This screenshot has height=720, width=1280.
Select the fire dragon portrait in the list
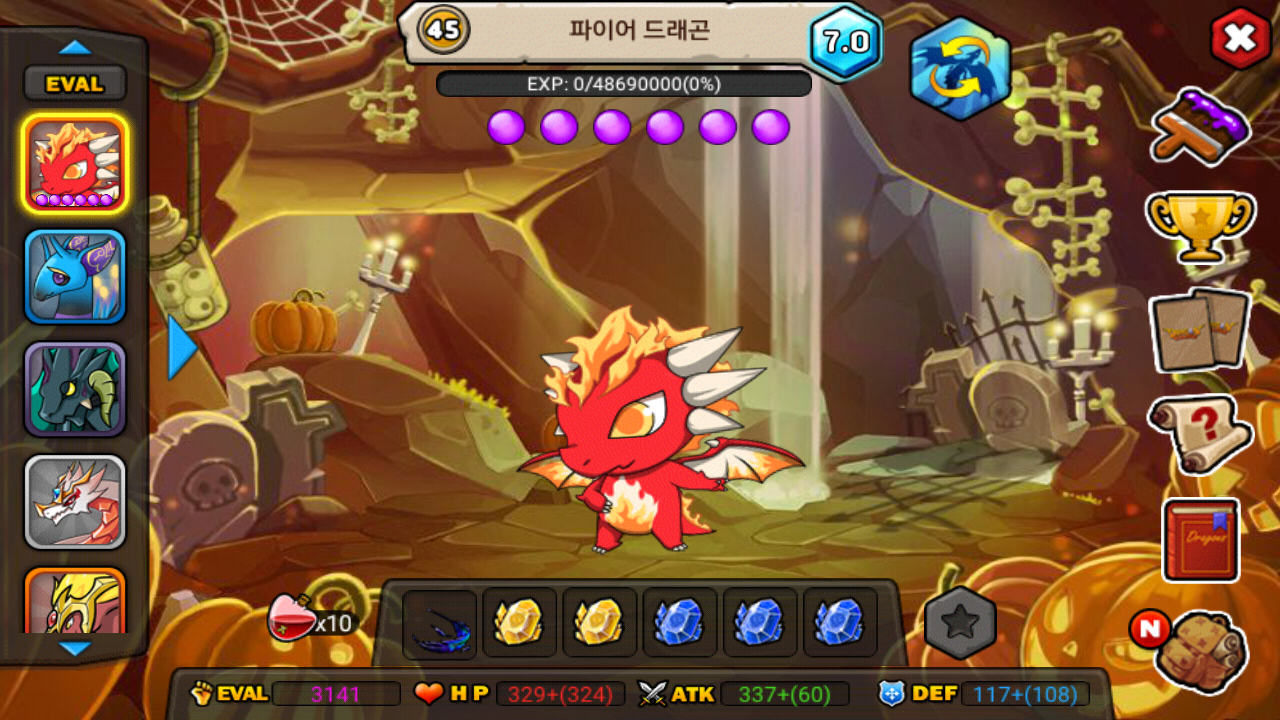(x=75, y=163)
